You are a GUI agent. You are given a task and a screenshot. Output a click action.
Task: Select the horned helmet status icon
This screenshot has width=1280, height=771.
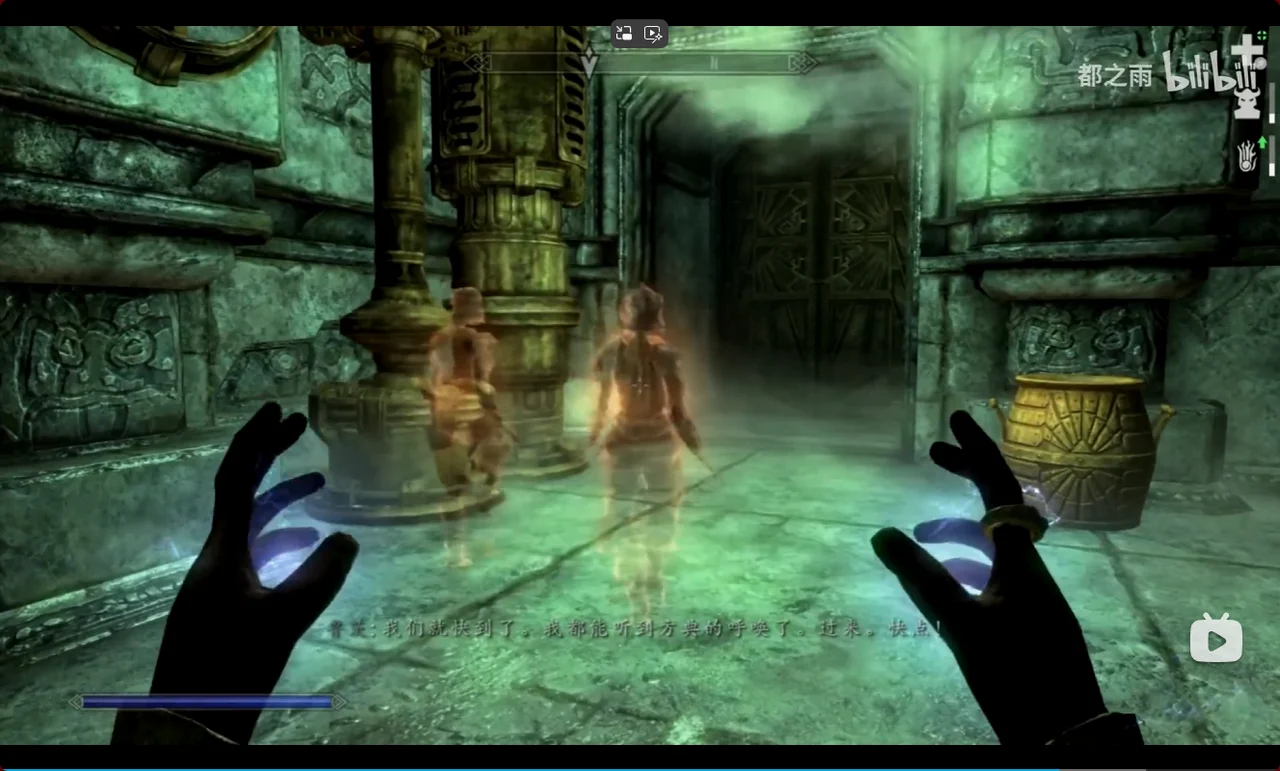[1247, 102]
